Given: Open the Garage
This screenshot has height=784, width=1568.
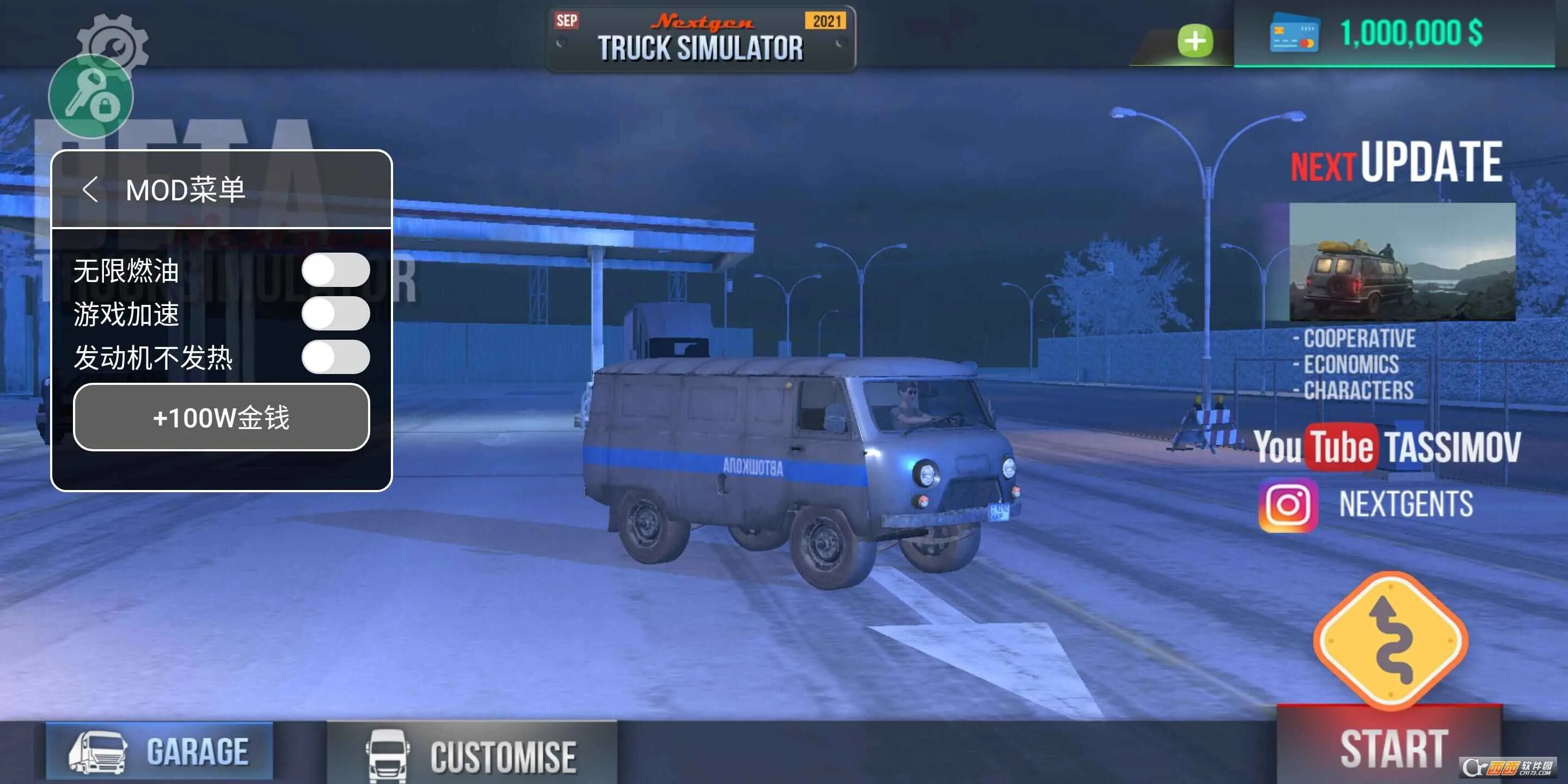Looking at the screenshot, I should 160,751.
